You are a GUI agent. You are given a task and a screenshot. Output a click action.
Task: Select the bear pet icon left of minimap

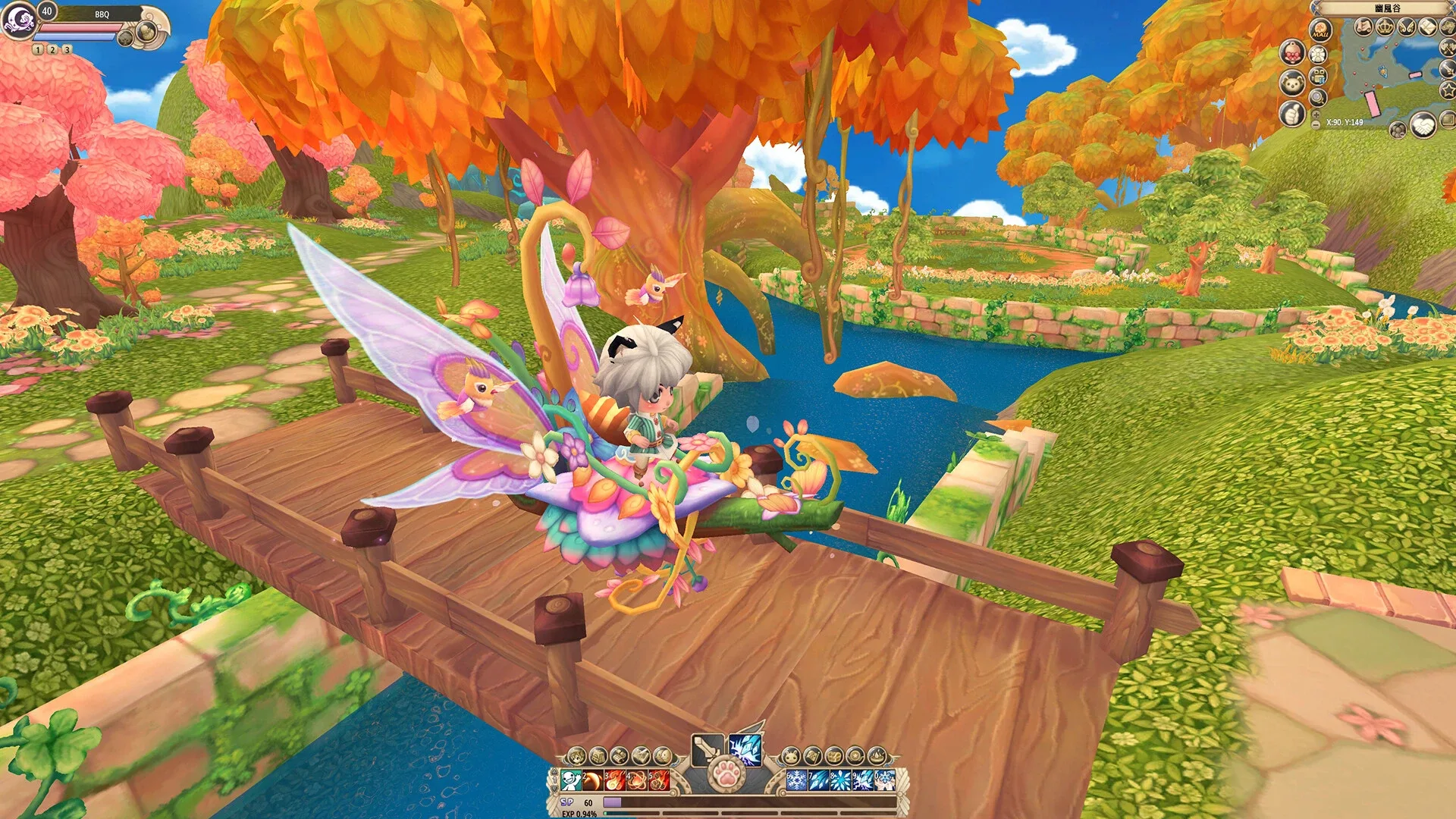pos(1291,82)
